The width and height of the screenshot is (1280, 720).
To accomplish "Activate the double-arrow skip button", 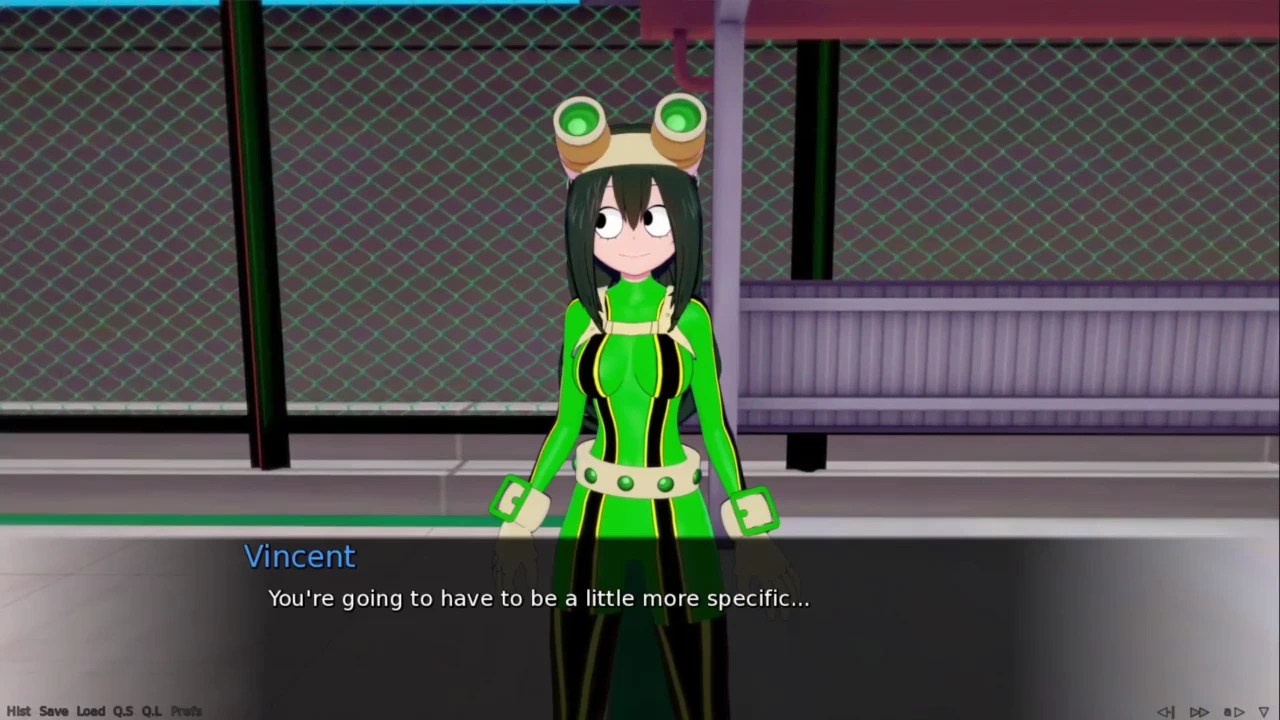I will click(1199, 712).
